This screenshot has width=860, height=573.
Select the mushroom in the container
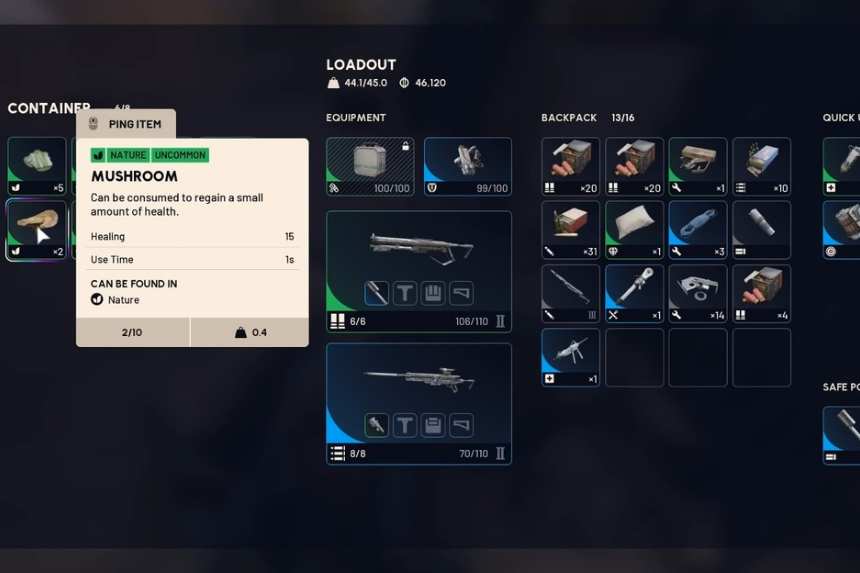tap(37, 229)
